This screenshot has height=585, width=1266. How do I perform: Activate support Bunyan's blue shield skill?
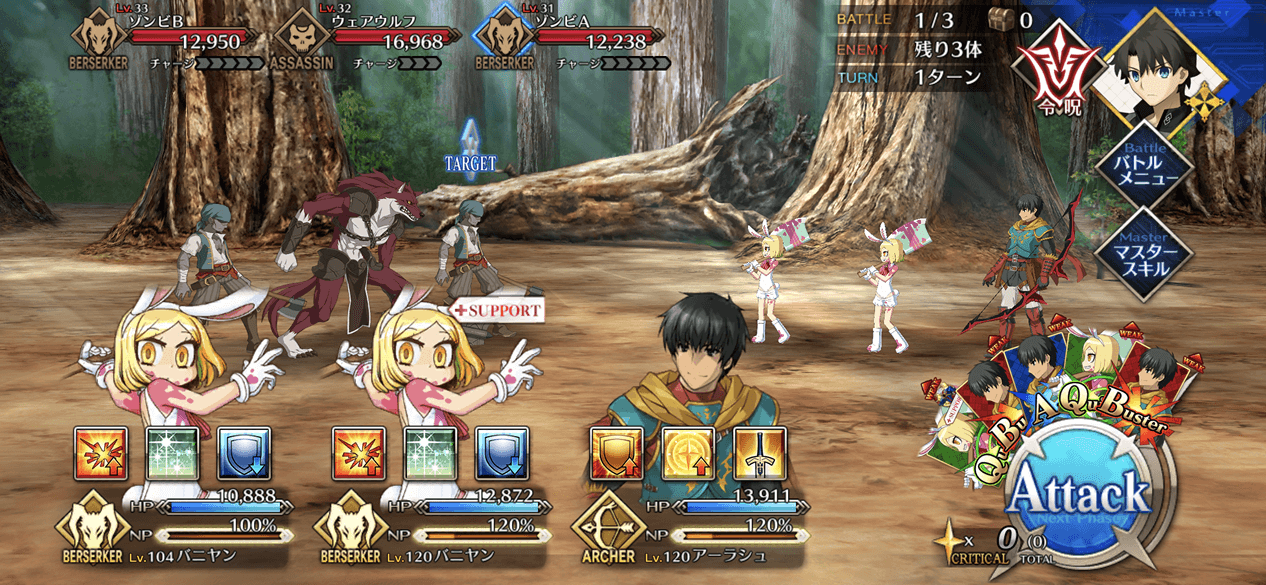click(500, 454)
